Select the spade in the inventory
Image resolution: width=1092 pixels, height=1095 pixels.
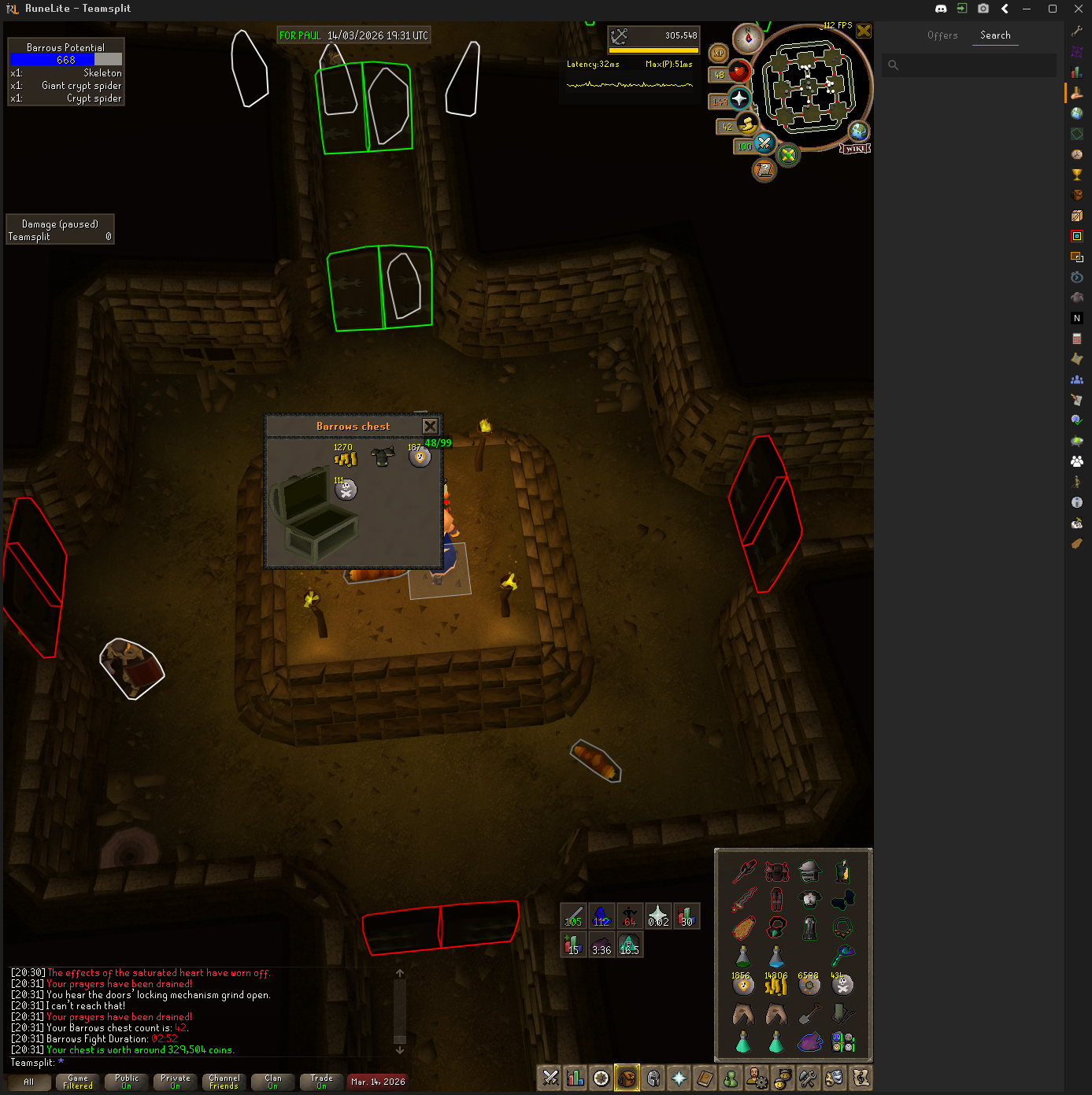click(809, 1014)
